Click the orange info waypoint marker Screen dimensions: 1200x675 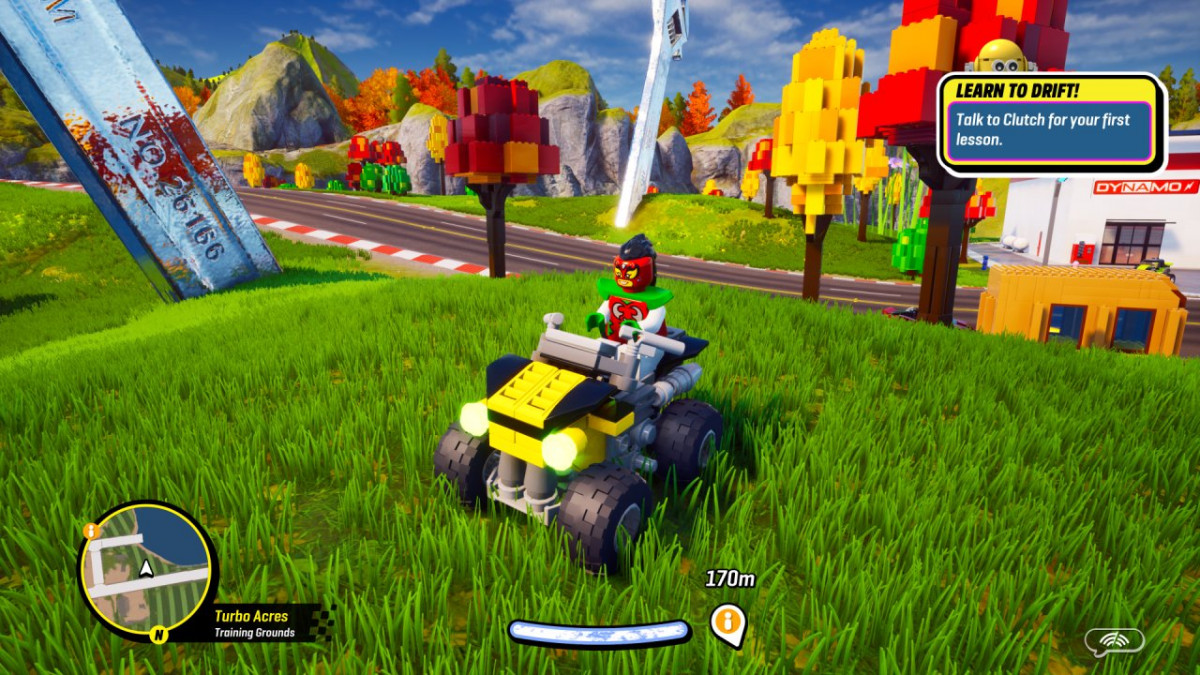727,622
